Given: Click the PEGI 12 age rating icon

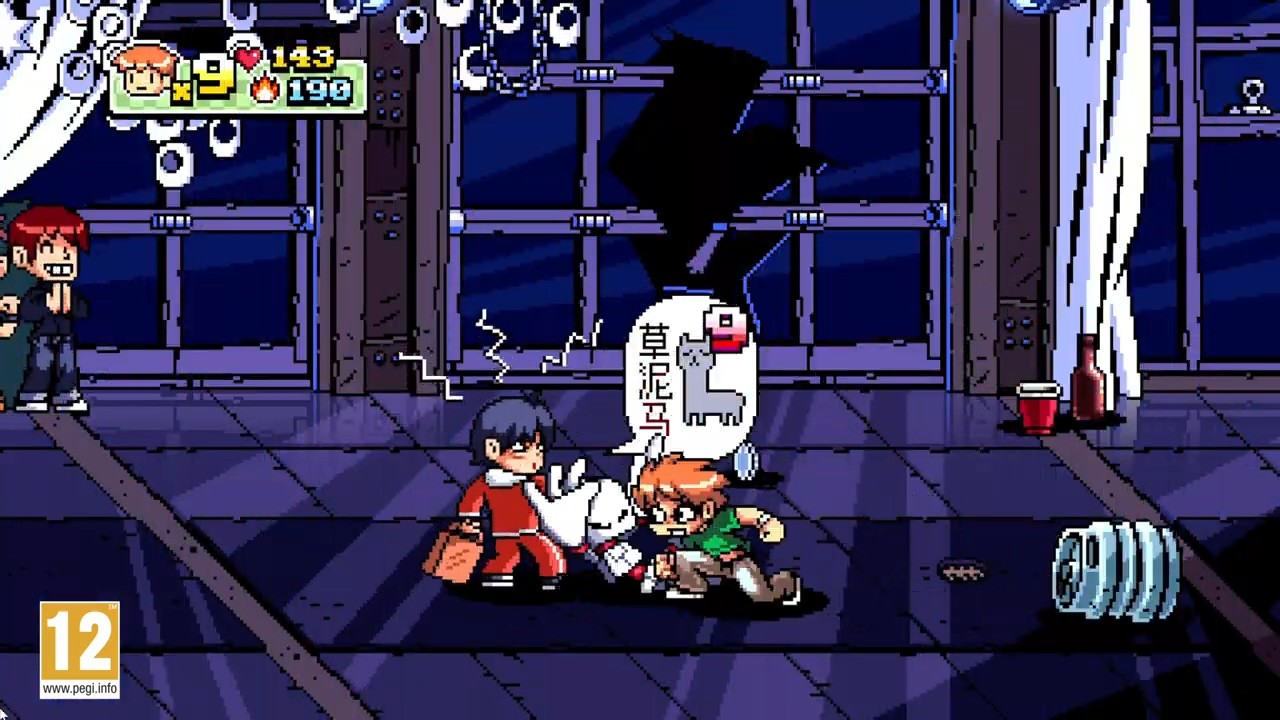Looking at the screenshot, I should point(79,640).
